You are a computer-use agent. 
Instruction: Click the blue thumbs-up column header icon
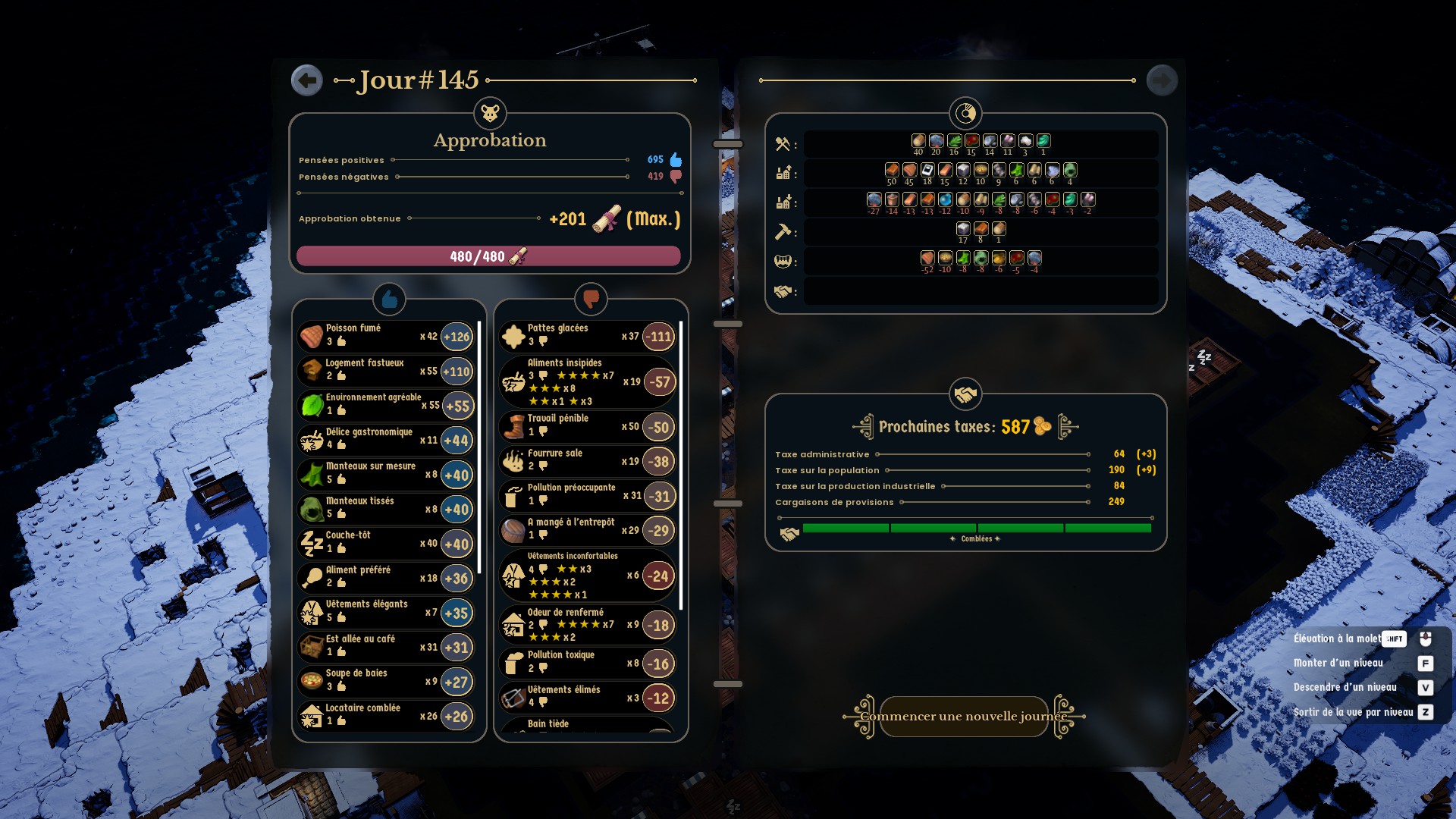tap(389, 300)
